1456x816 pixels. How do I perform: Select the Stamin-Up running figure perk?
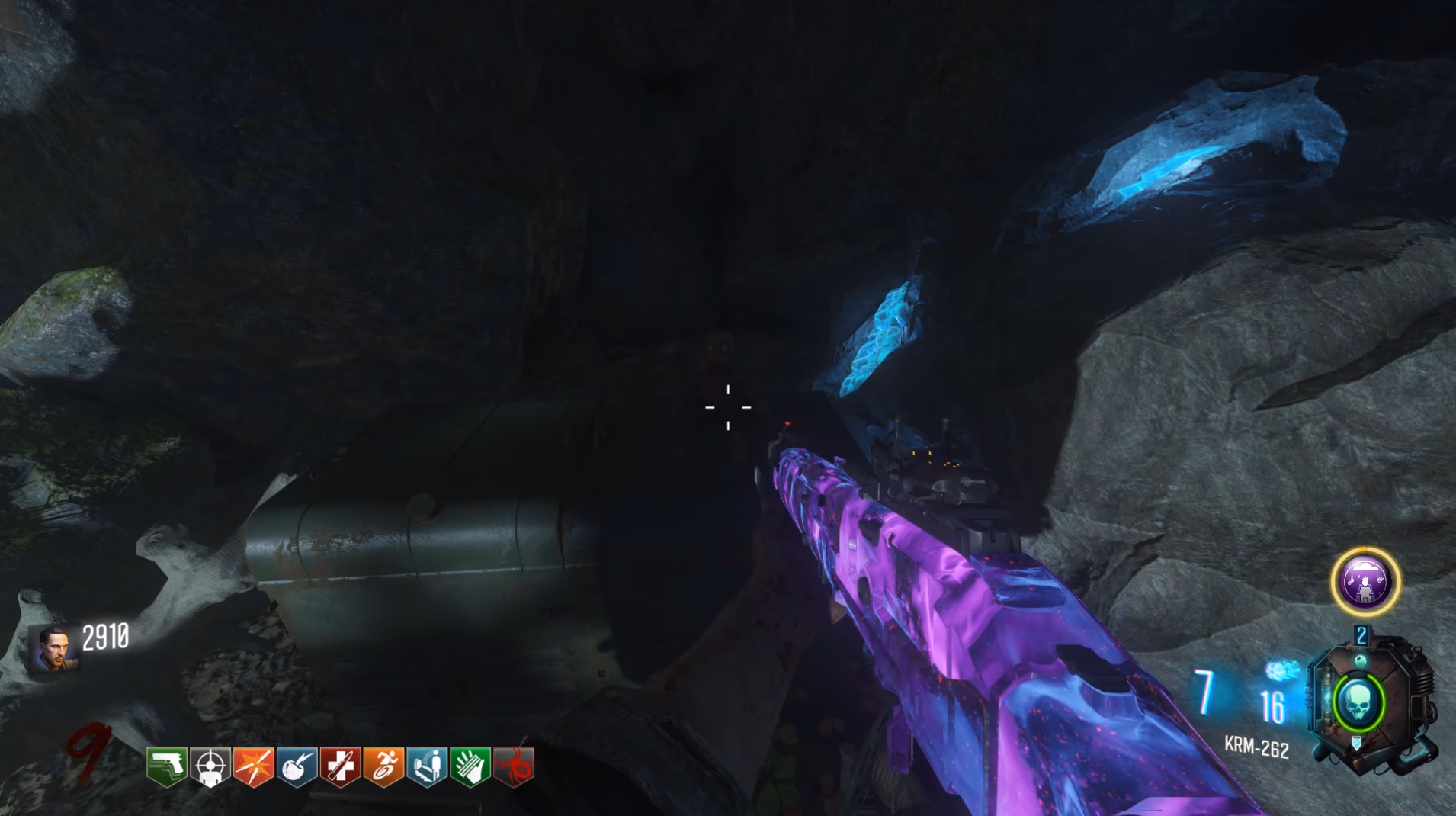click(x=383, y=766)
